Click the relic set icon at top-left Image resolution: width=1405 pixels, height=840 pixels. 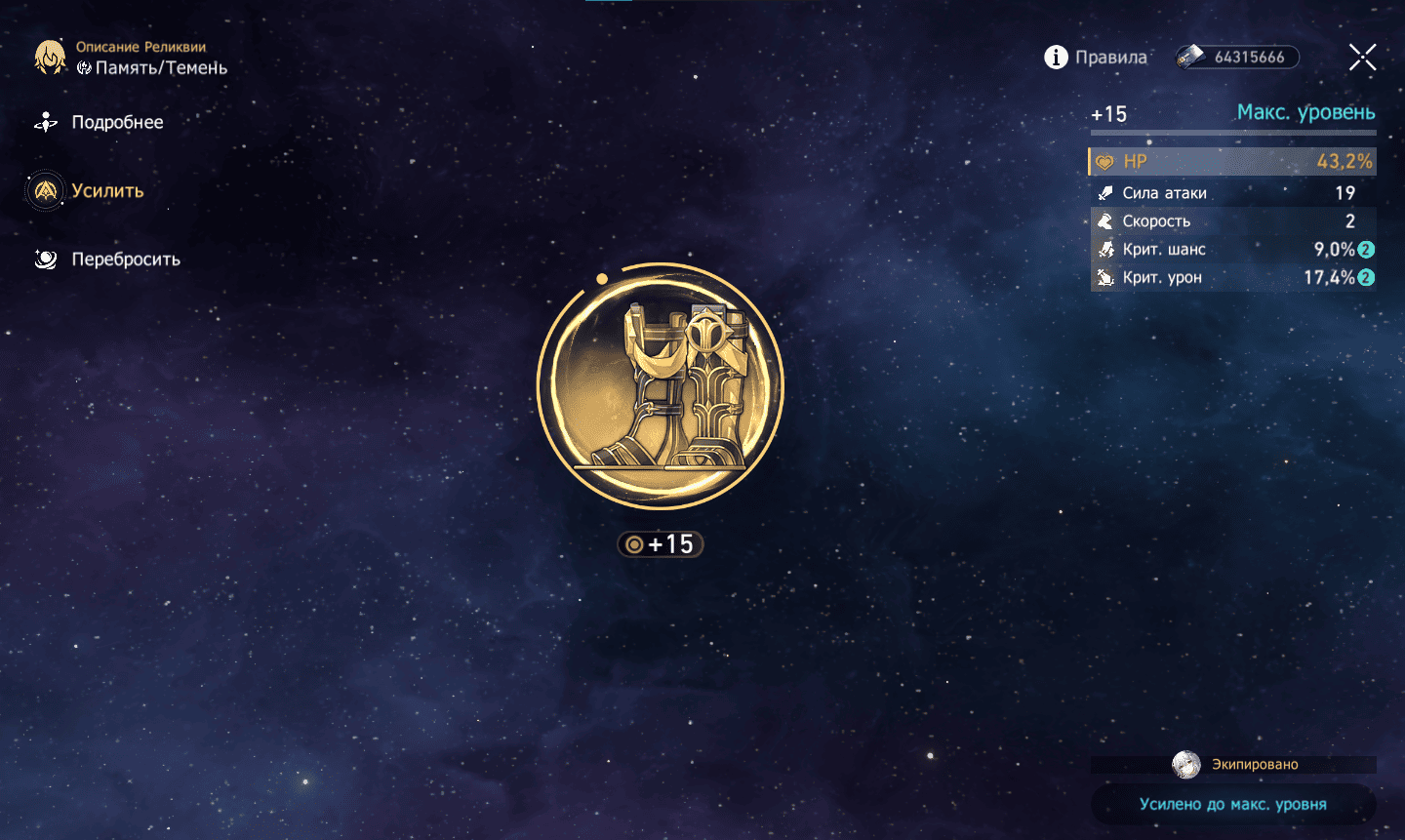pos(50,58)
